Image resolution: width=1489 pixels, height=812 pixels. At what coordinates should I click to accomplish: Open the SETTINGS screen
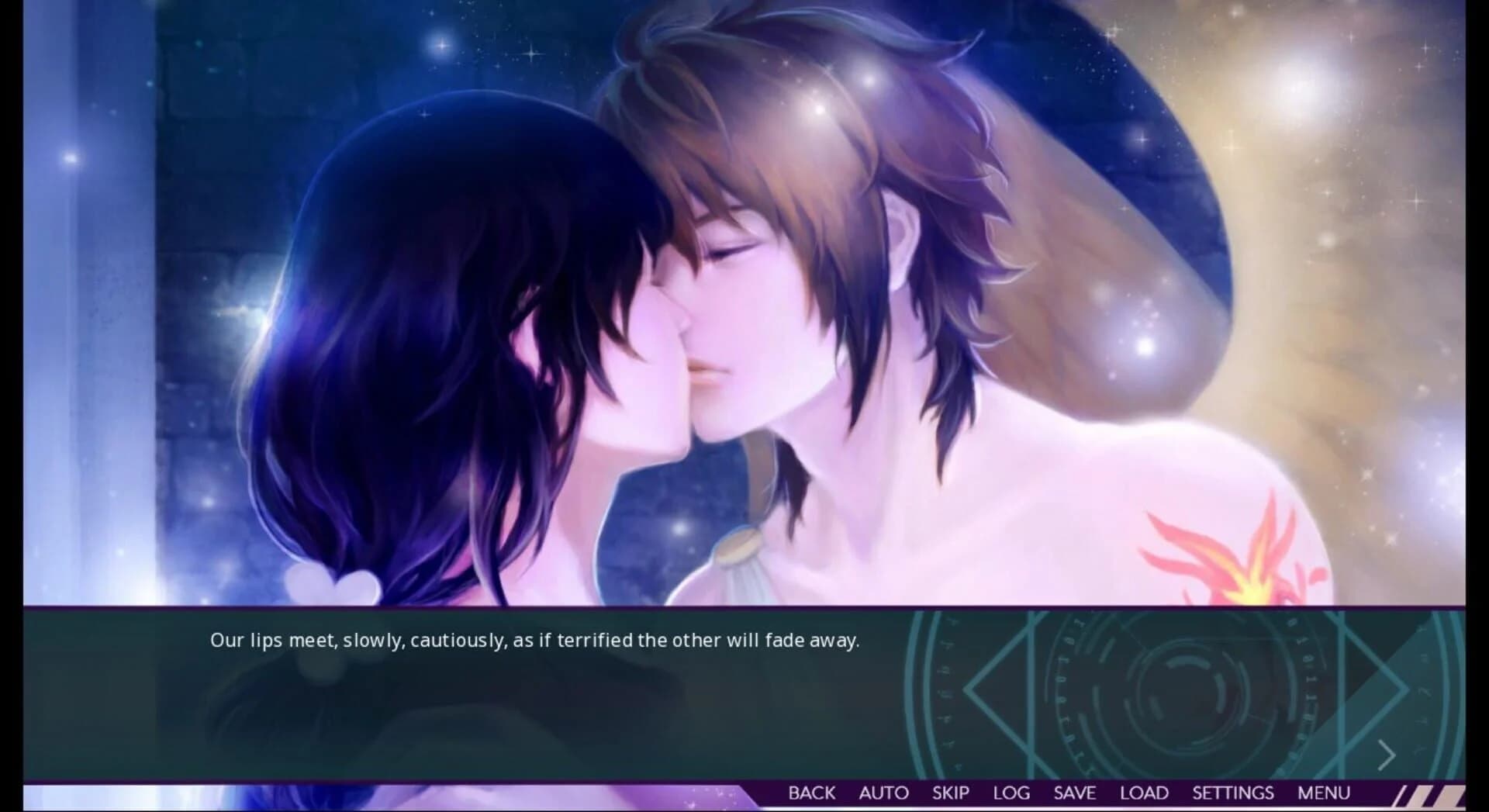tap(1233, 793)
